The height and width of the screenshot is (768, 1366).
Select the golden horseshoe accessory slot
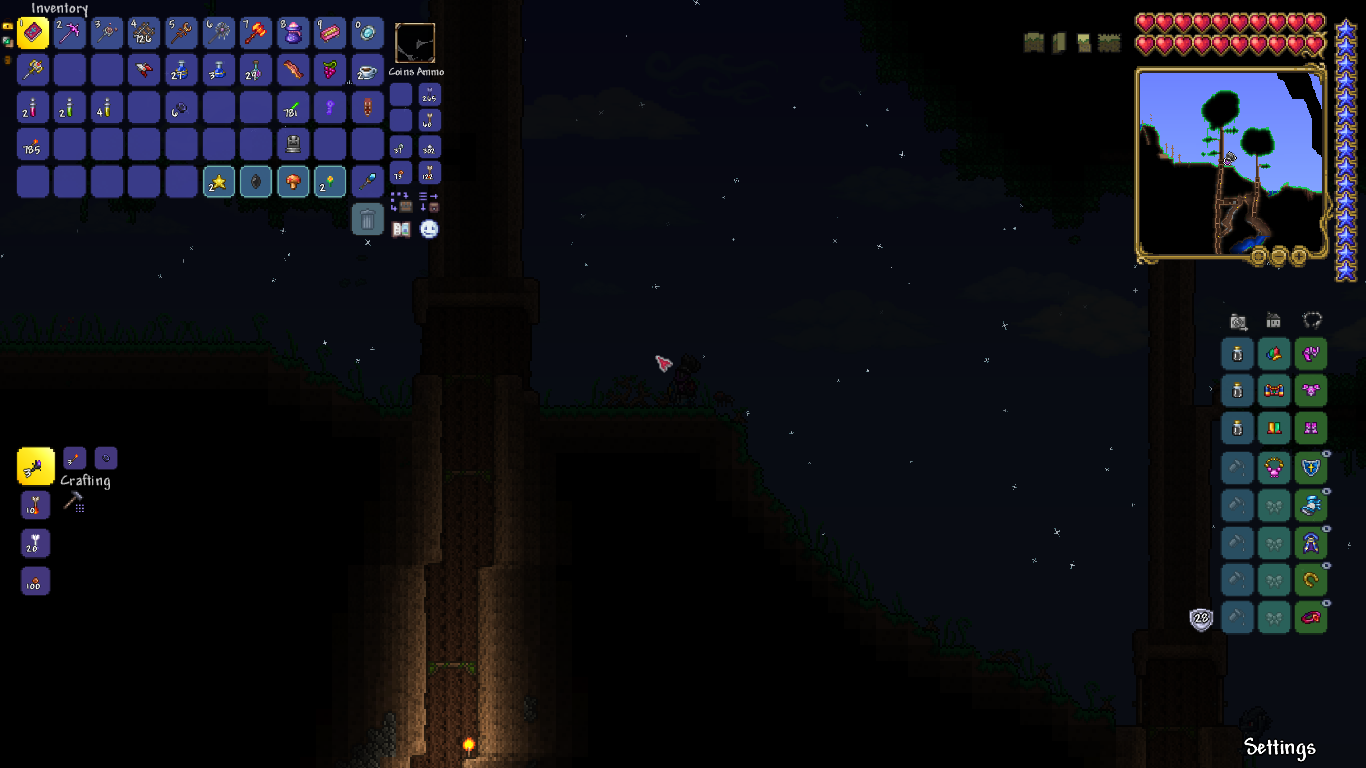point(1311,580)
